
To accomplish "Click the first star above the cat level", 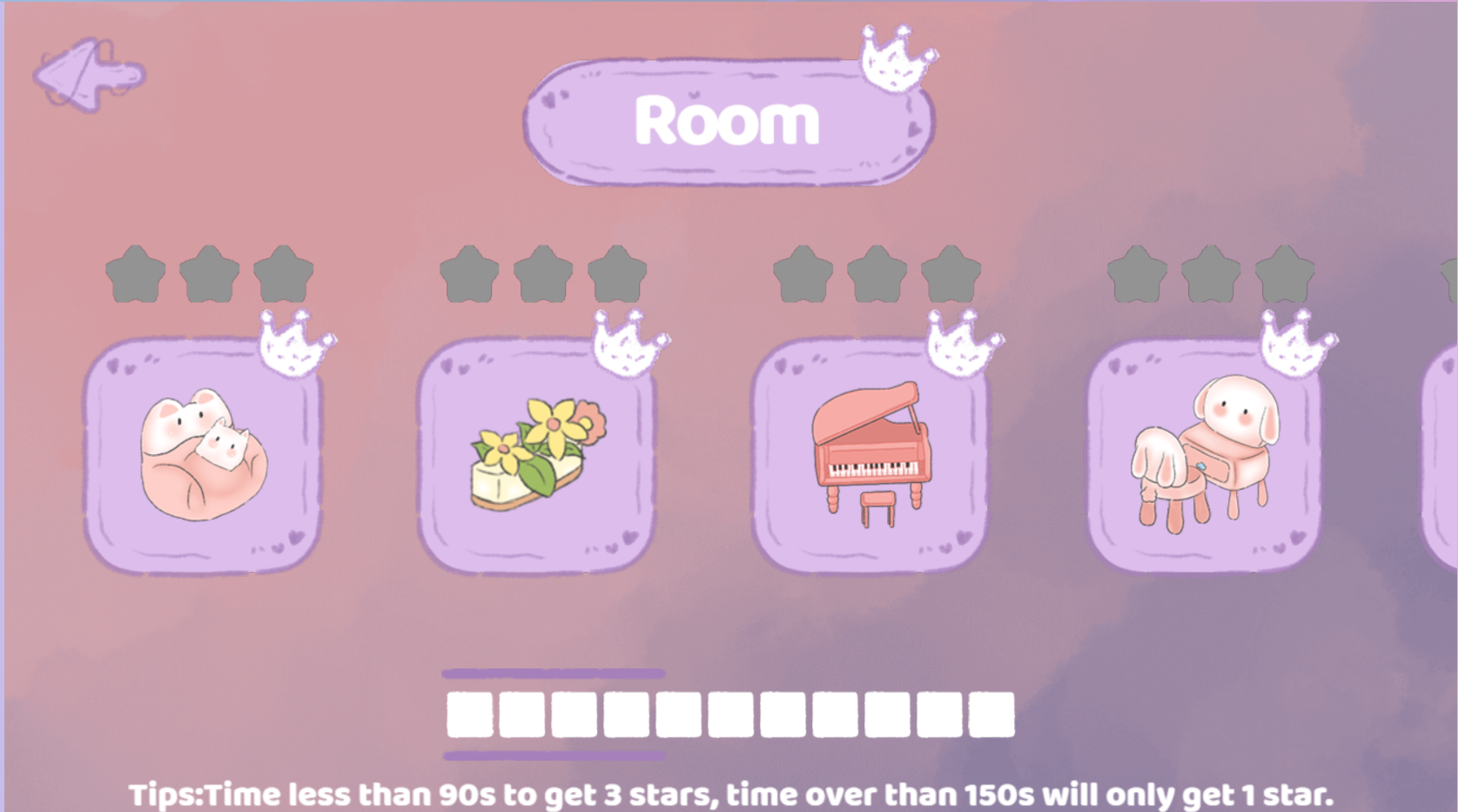I will point(136,272).
